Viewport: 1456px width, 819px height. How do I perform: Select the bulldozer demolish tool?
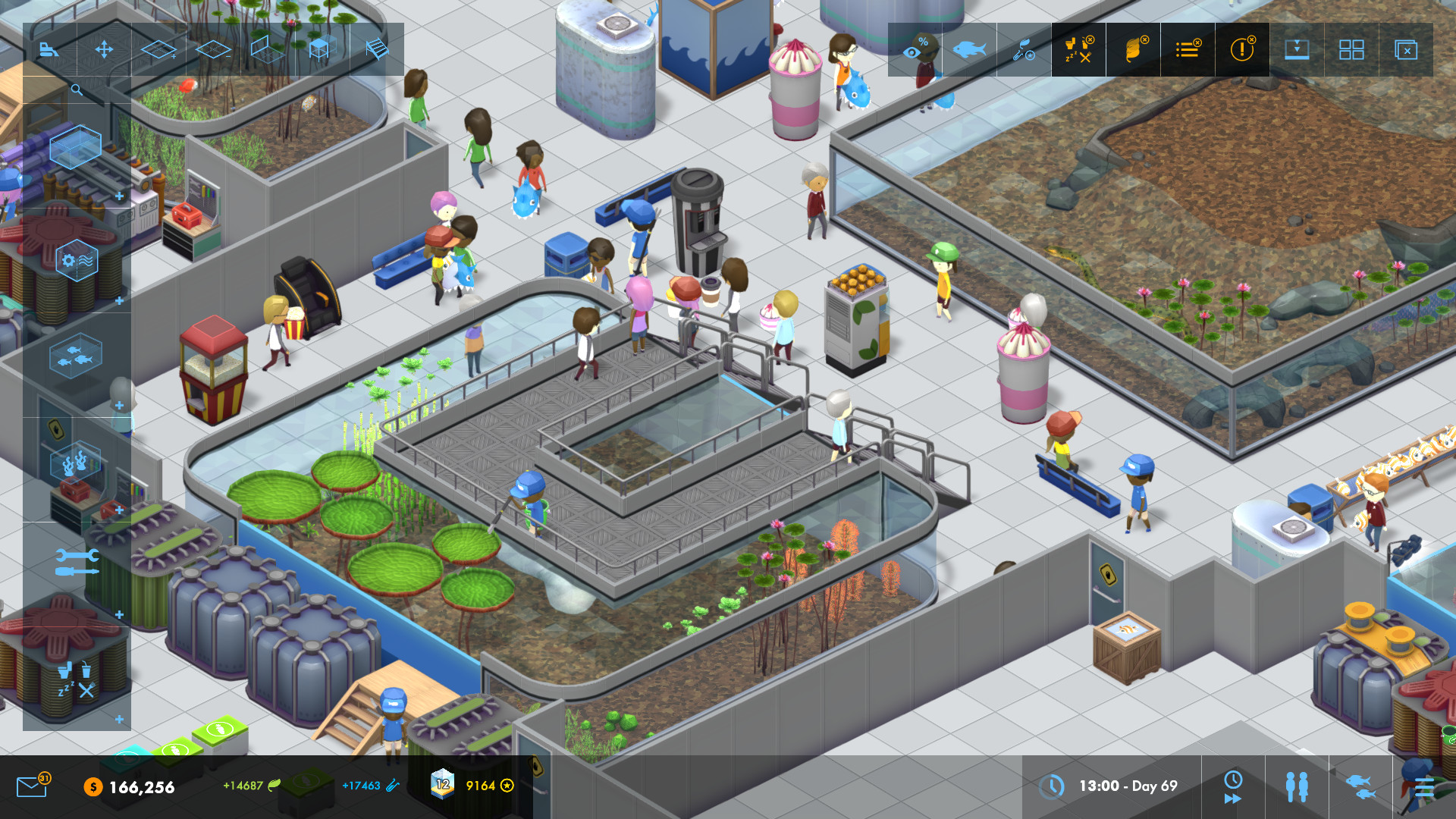click(x=49, y=50)
